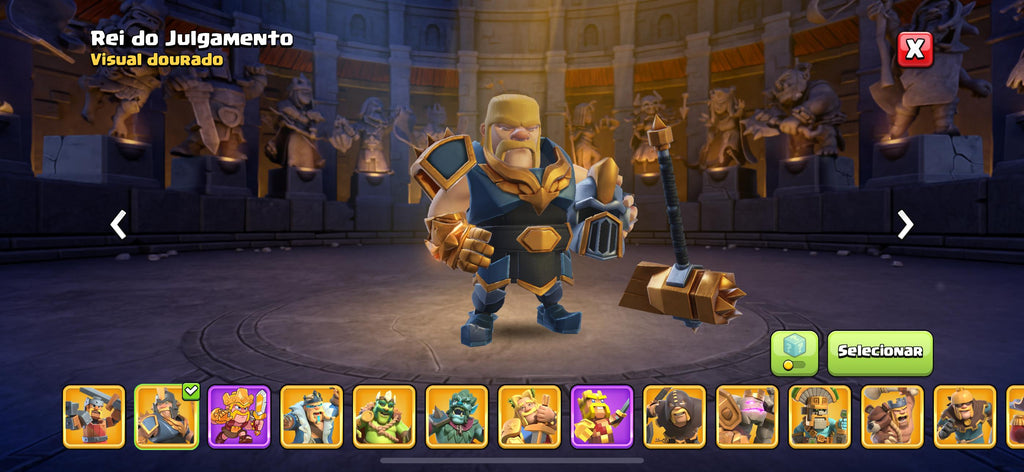Choose the checked blue-armored king skin thumbnail
1024x472 pixels.
click(x=167, y=416)
